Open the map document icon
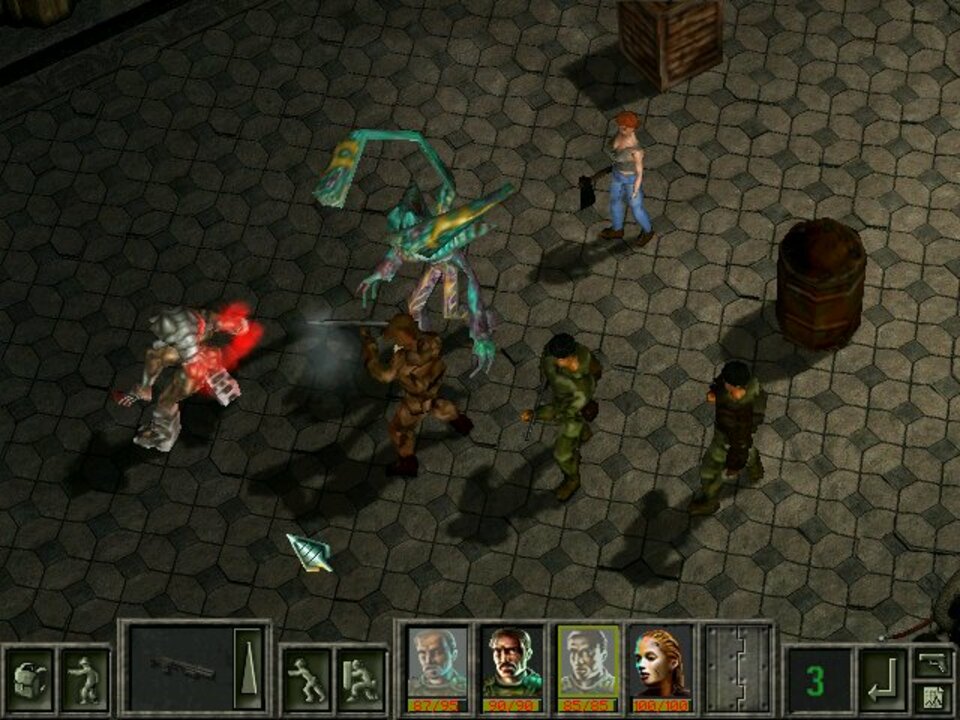The width and height of the screenshot is (960, 720). point(932,697)
